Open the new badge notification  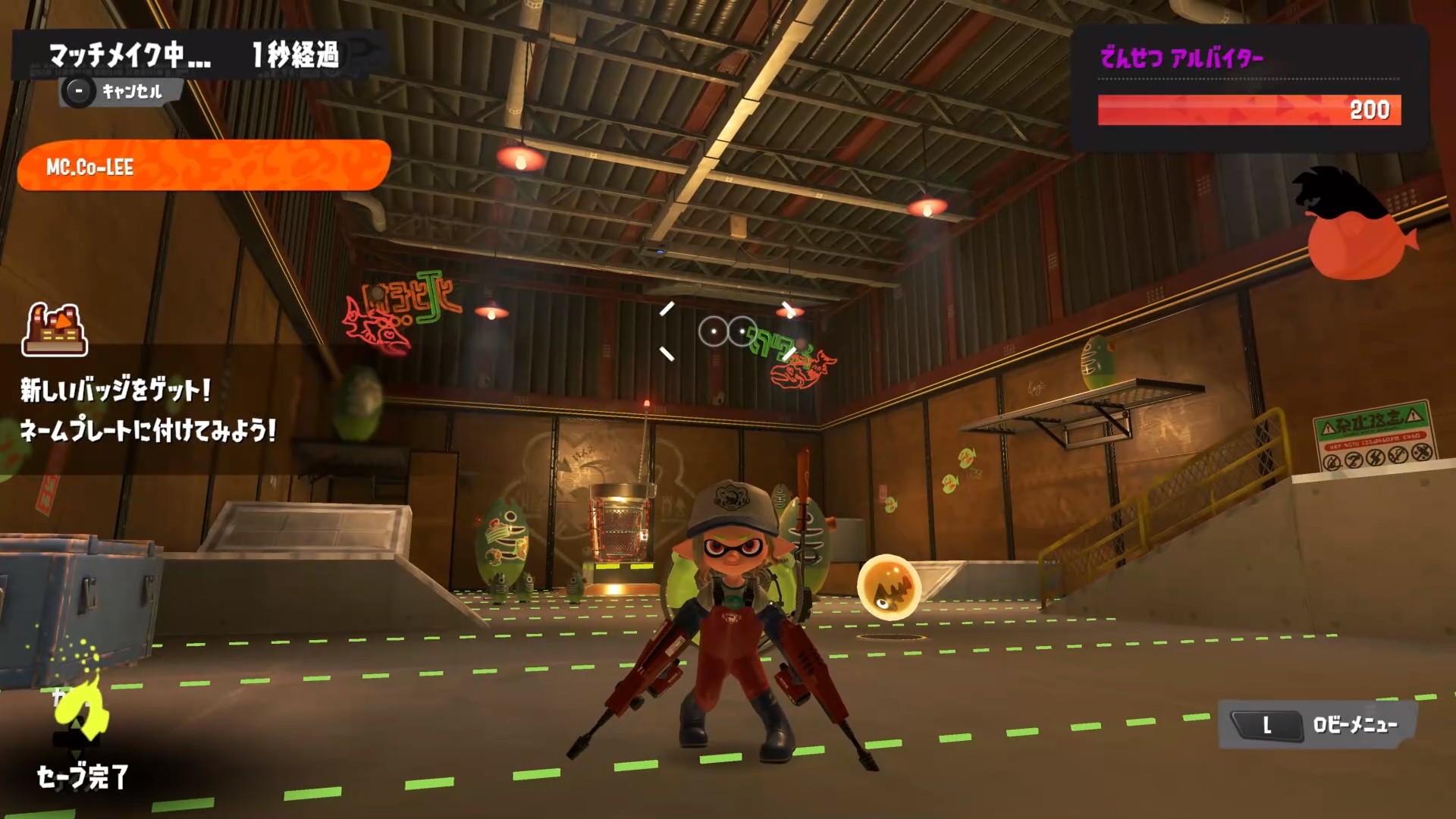click(x=148, y=411)
